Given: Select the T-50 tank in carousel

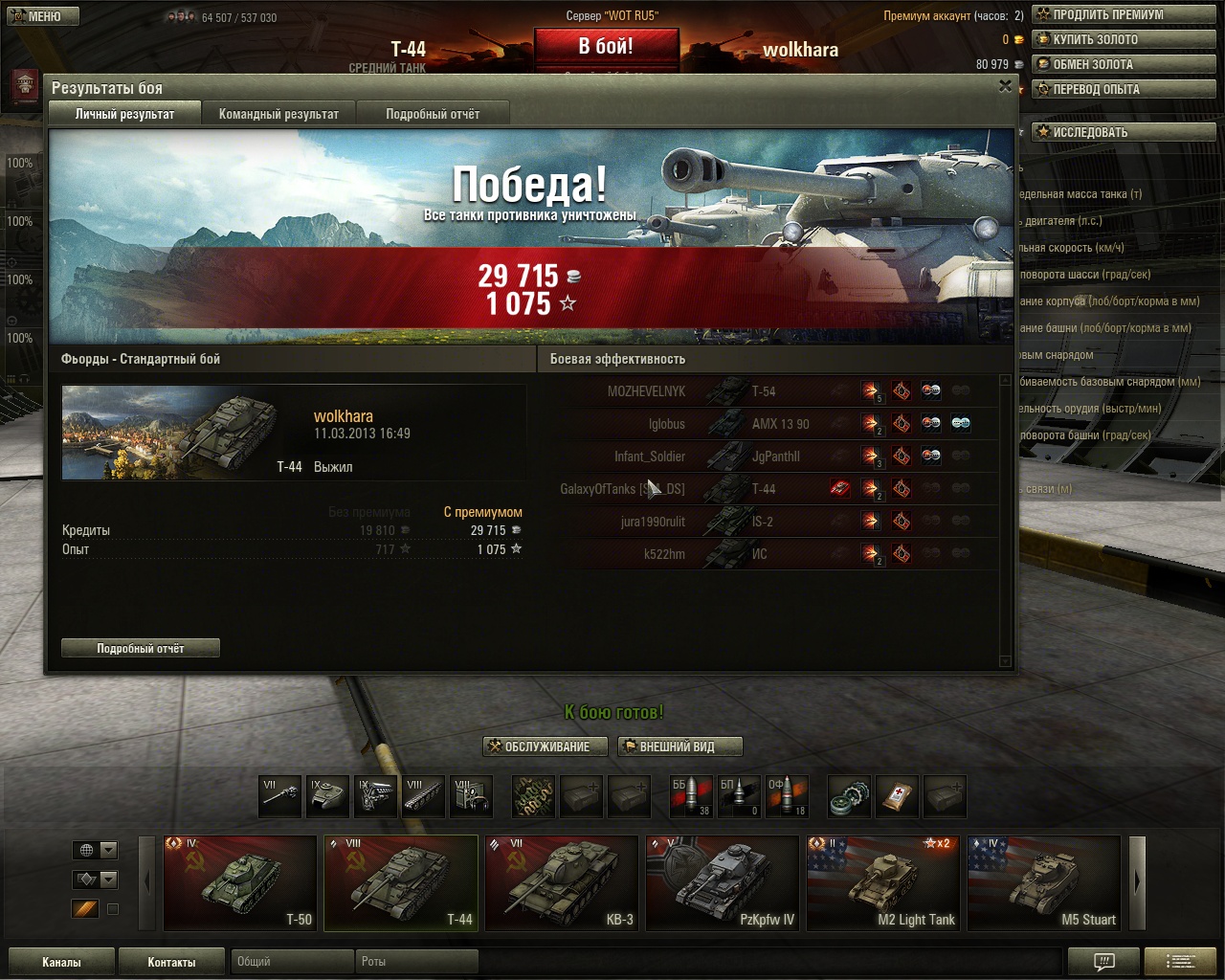Looking at the screenshot, I should click(x=240, y=882).
